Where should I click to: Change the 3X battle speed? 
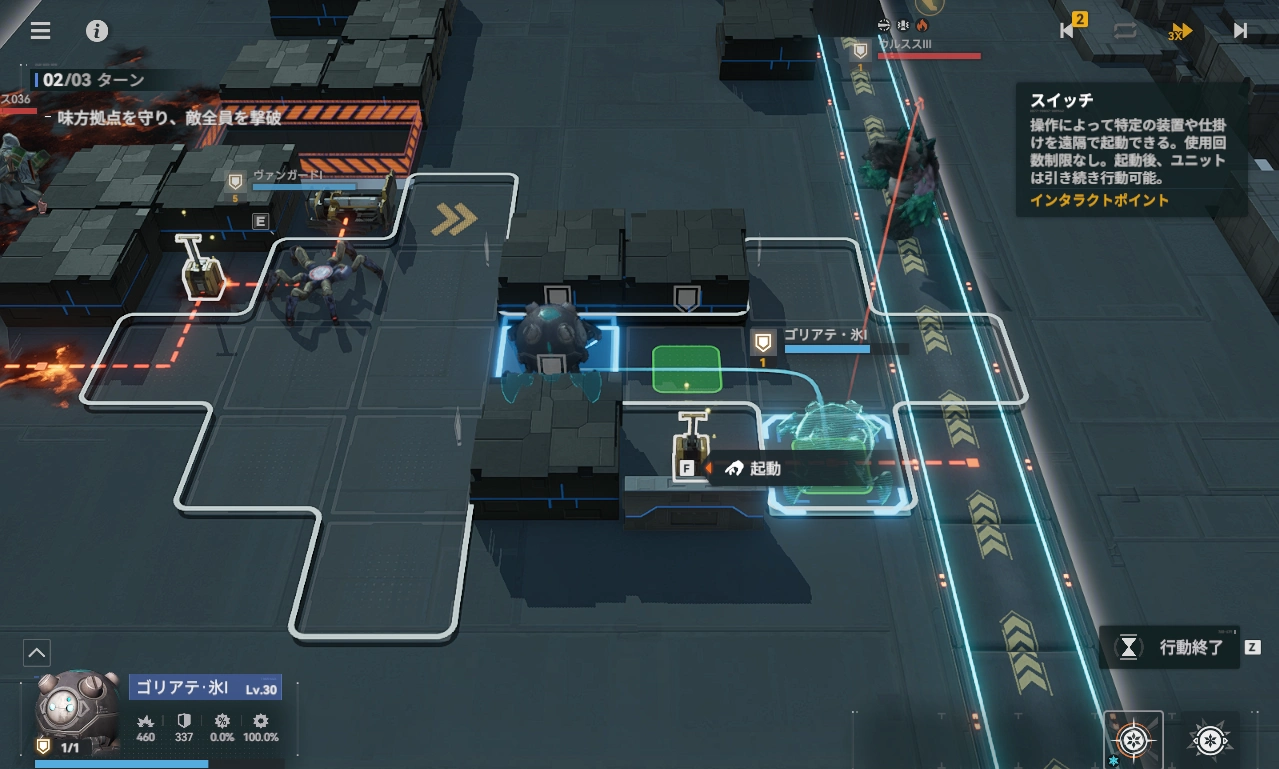1181,32
